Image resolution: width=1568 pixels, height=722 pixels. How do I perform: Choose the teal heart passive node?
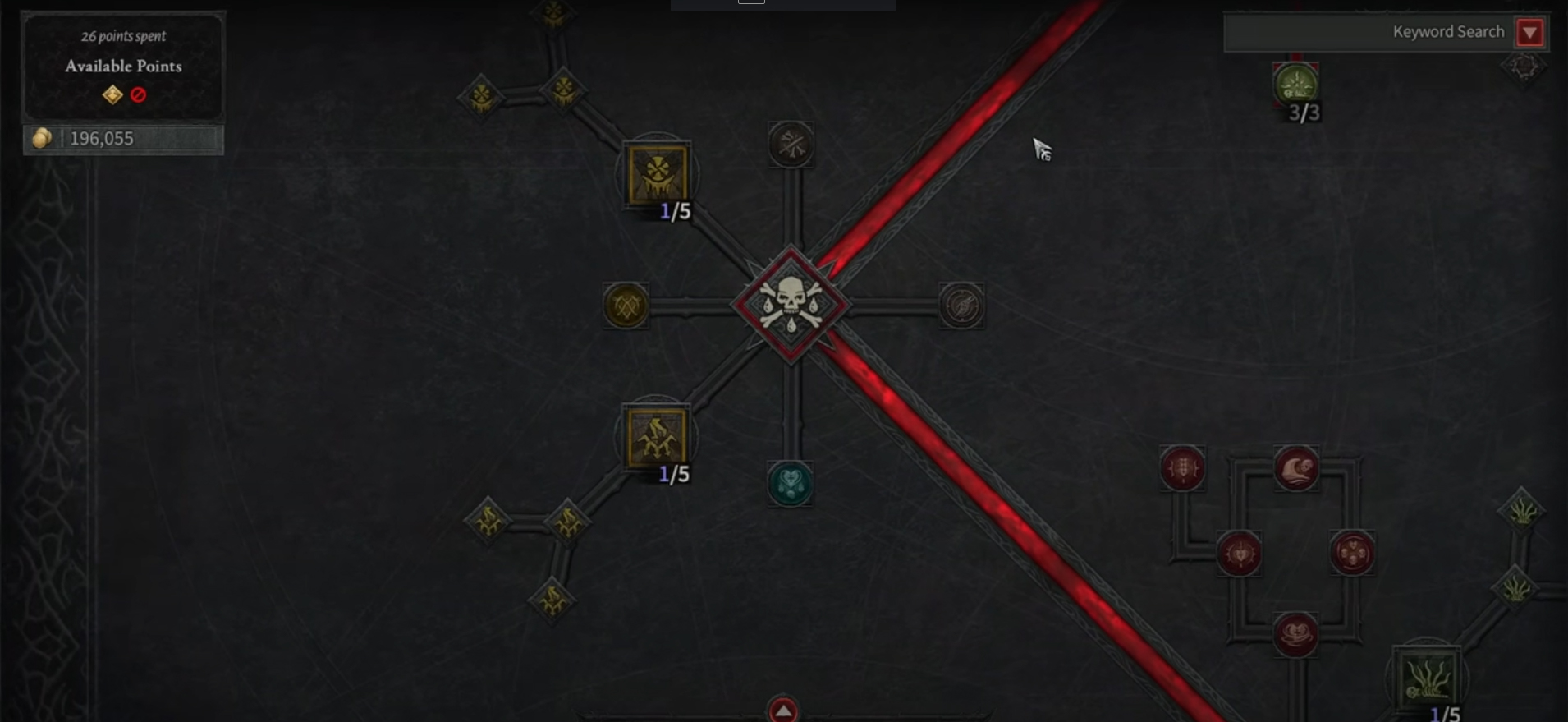790,483
